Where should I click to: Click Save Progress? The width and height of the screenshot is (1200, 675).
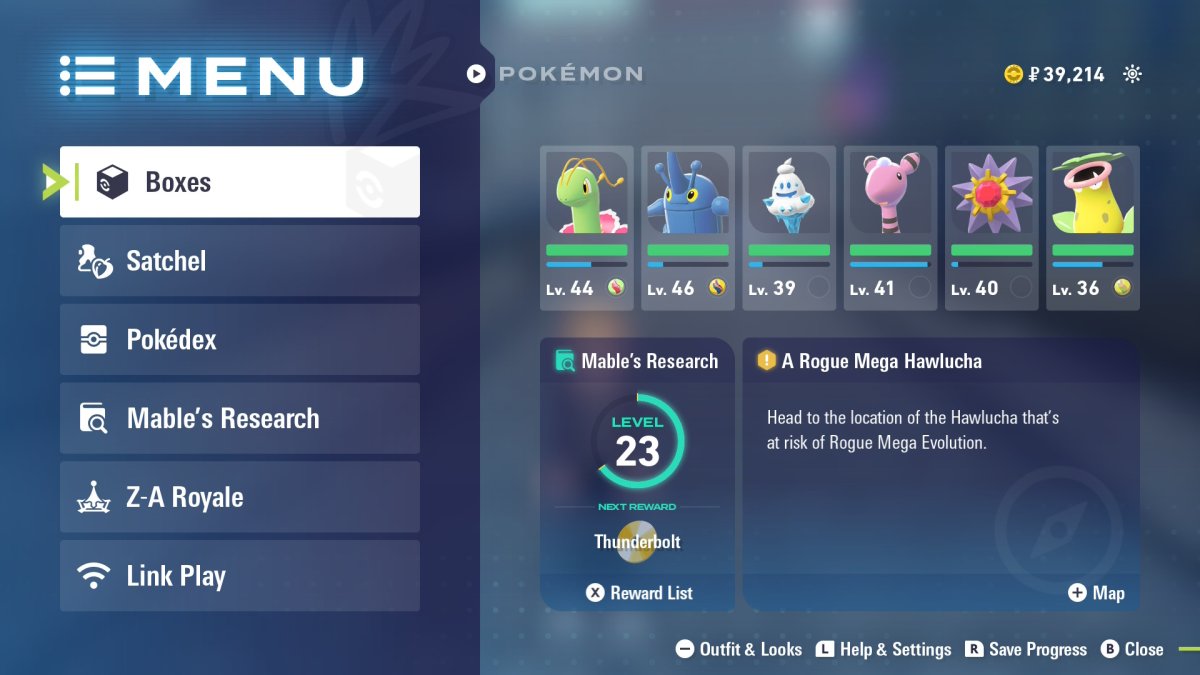1026,649
